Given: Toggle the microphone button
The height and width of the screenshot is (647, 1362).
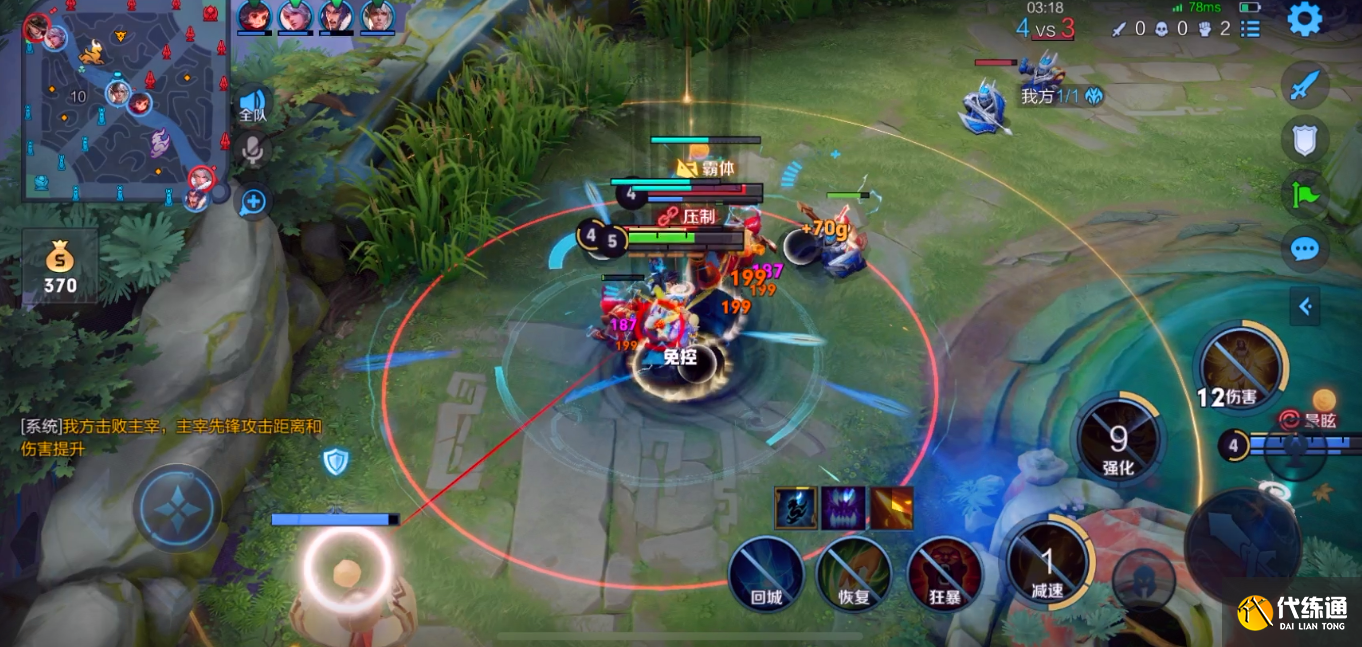Looking at the screenshot, I should click(253, 151).
